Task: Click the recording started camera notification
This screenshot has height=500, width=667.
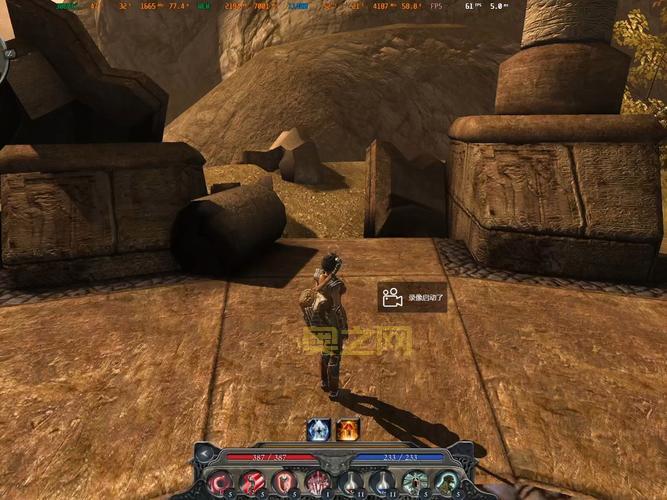Action: [412, 298]
